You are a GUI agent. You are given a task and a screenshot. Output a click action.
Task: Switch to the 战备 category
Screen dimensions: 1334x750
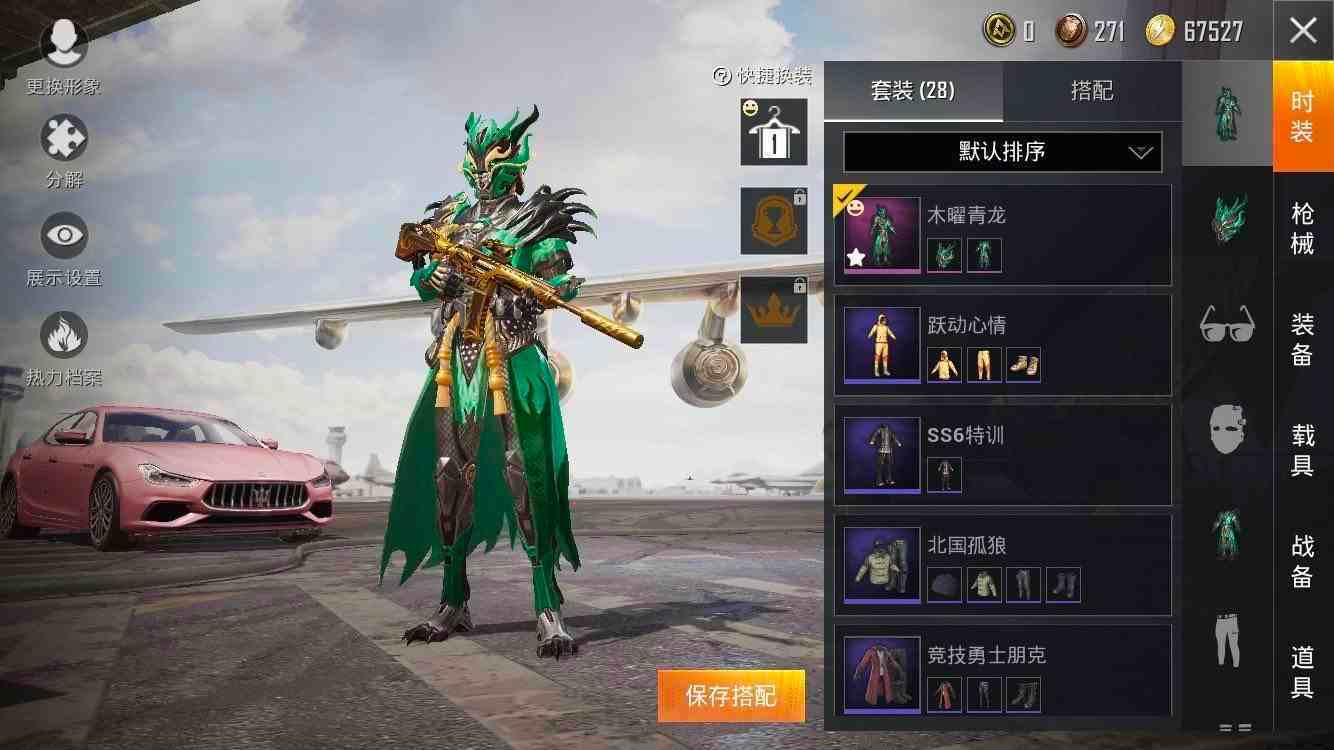tap(1302, 560)
